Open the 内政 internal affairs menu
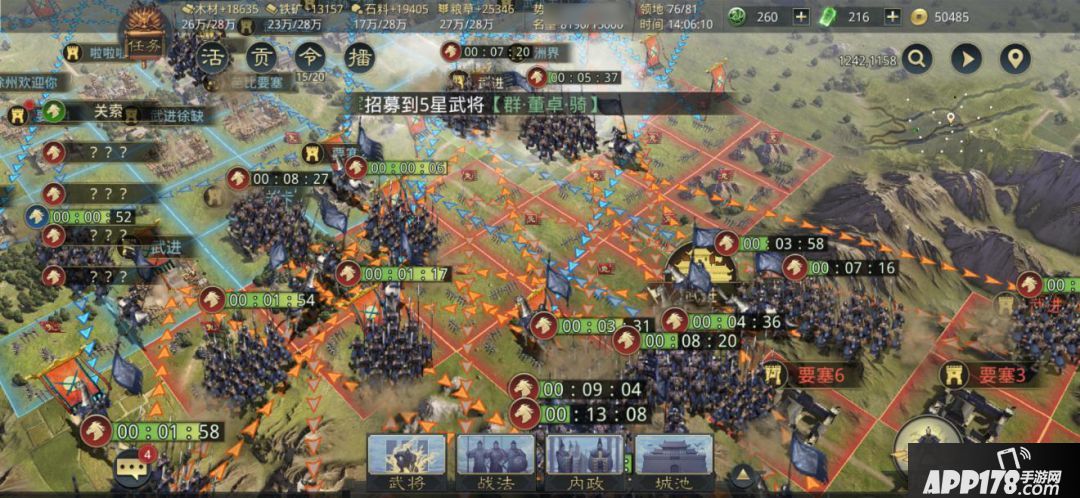The width and height of the screenshot is (1080, 498). tap(584, 462)
